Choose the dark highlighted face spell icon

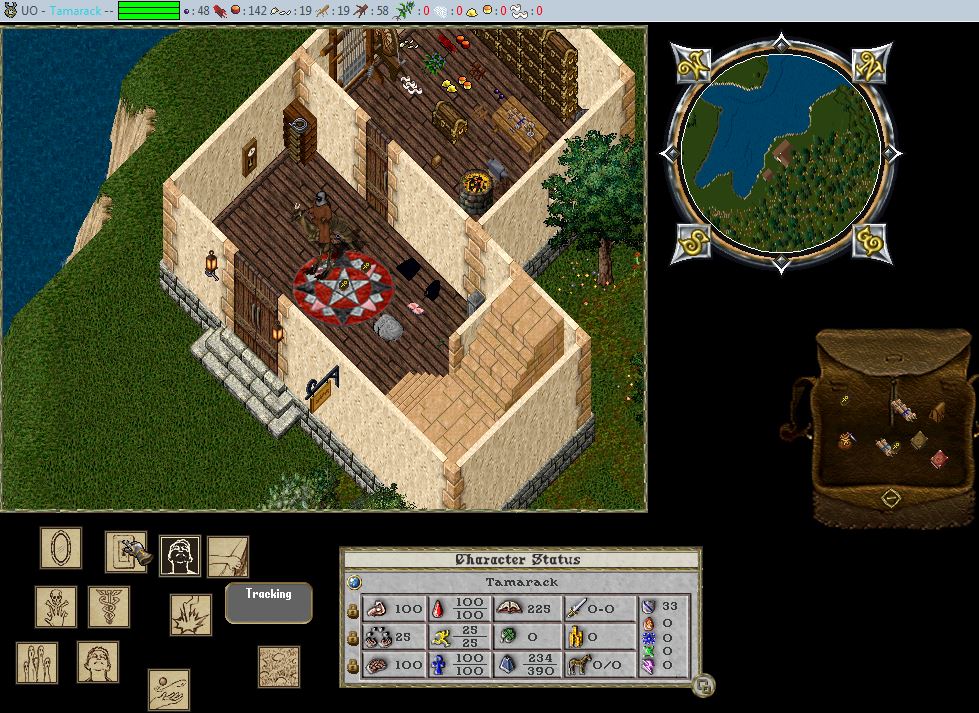[x=180, y=556]
